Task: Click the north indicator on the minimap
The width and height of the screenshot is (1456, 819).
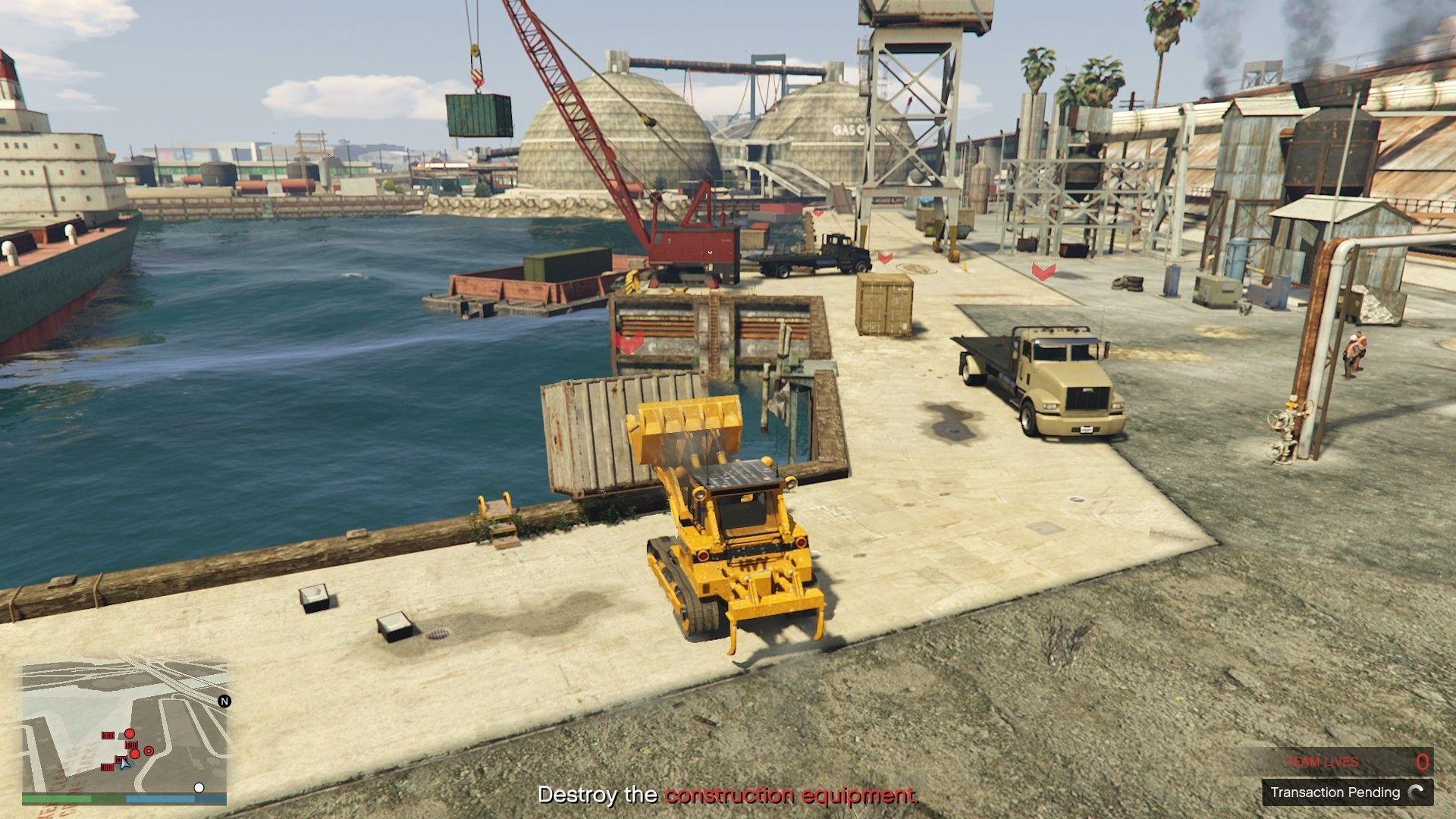Action: pos(224,701)
